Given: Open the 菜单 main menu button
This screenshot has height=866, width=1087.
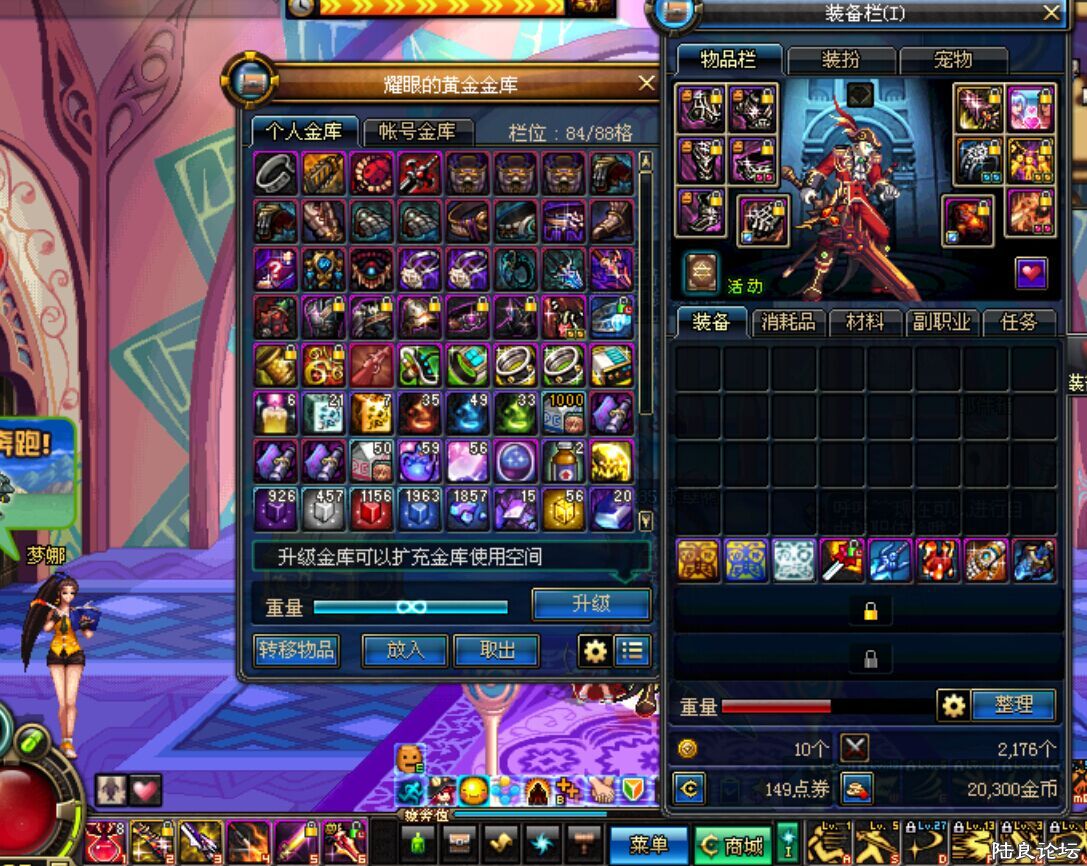Looking at the screenshot, I should pos(649,845).
